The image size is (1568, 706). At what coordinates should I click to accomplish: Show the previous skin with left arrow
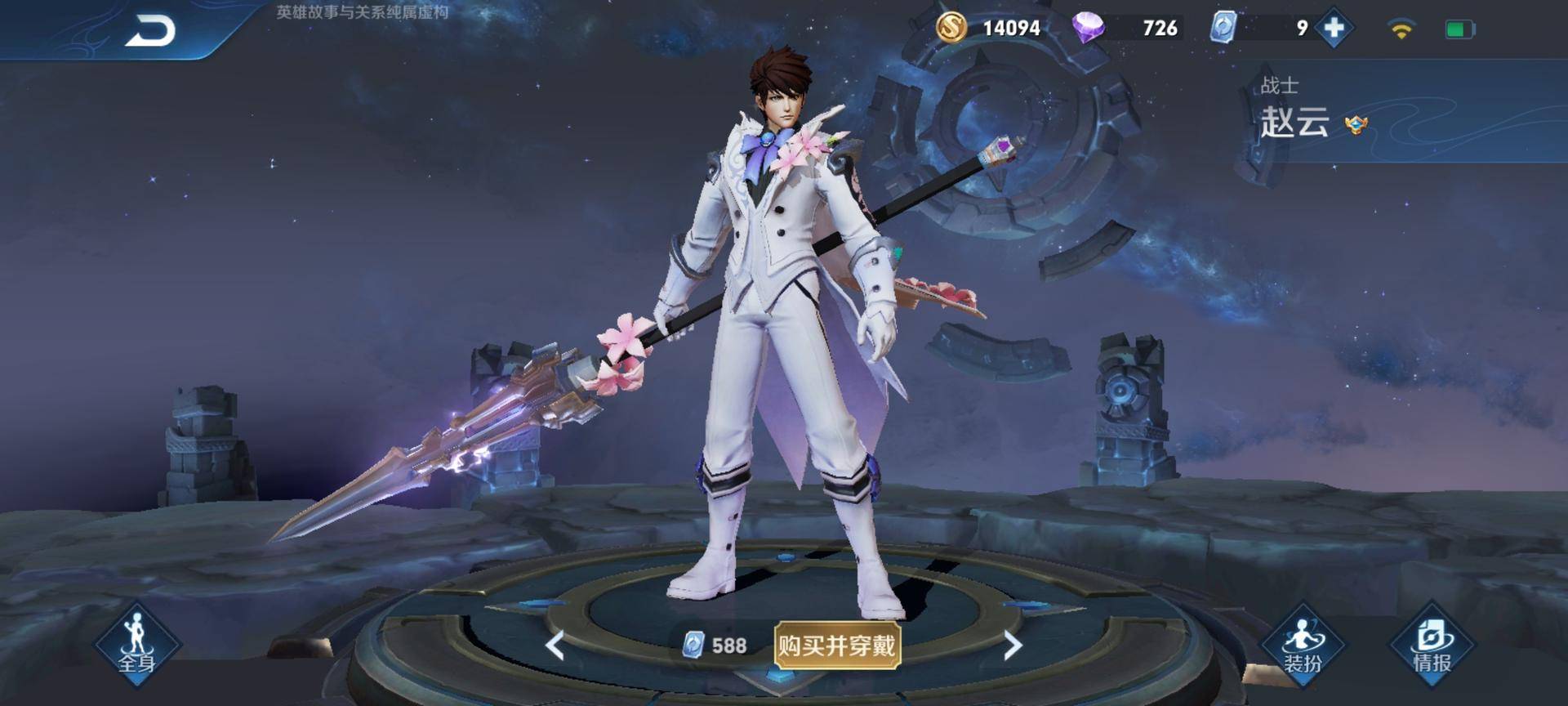(555, 646)
